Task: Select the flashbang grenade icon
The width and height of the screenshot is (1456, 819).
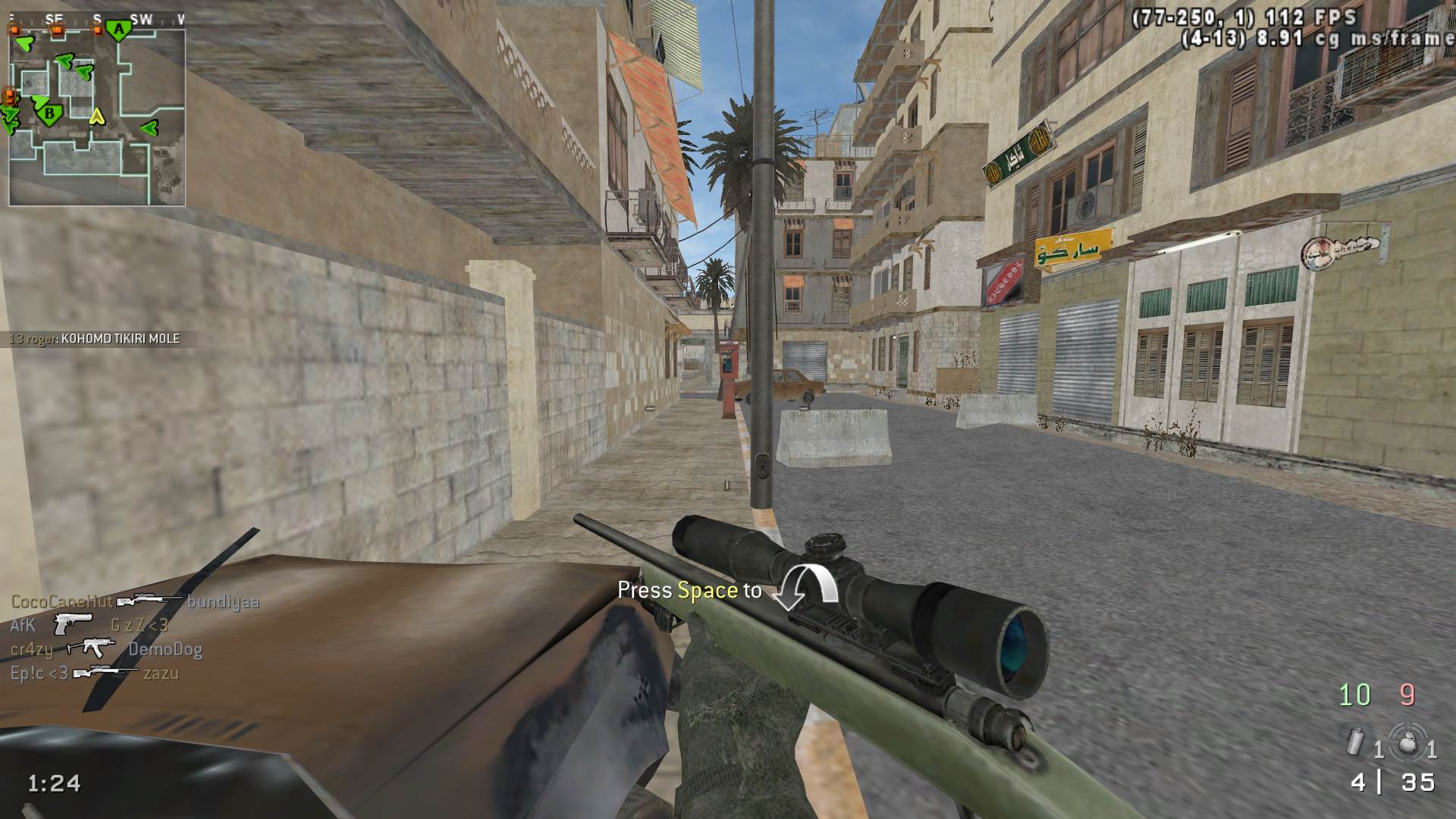Action: [1407, 742]
